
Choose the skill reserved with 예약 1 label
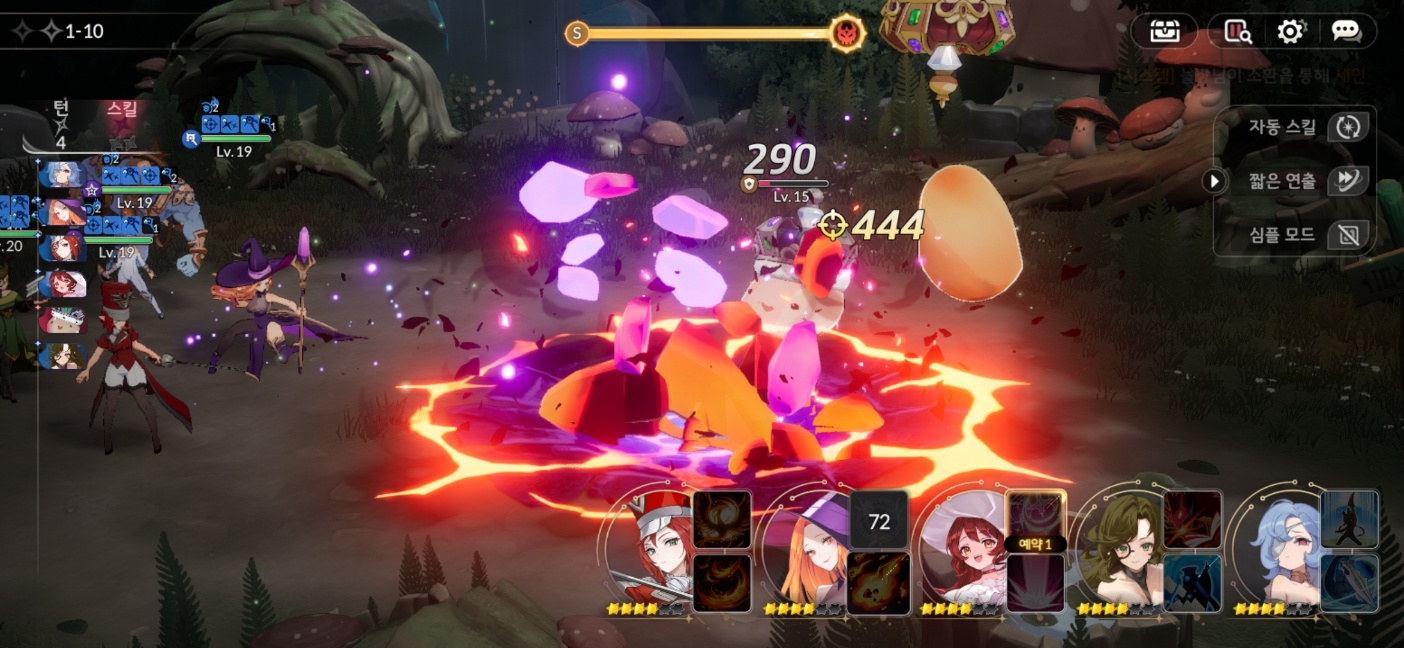click(1035, 520)
